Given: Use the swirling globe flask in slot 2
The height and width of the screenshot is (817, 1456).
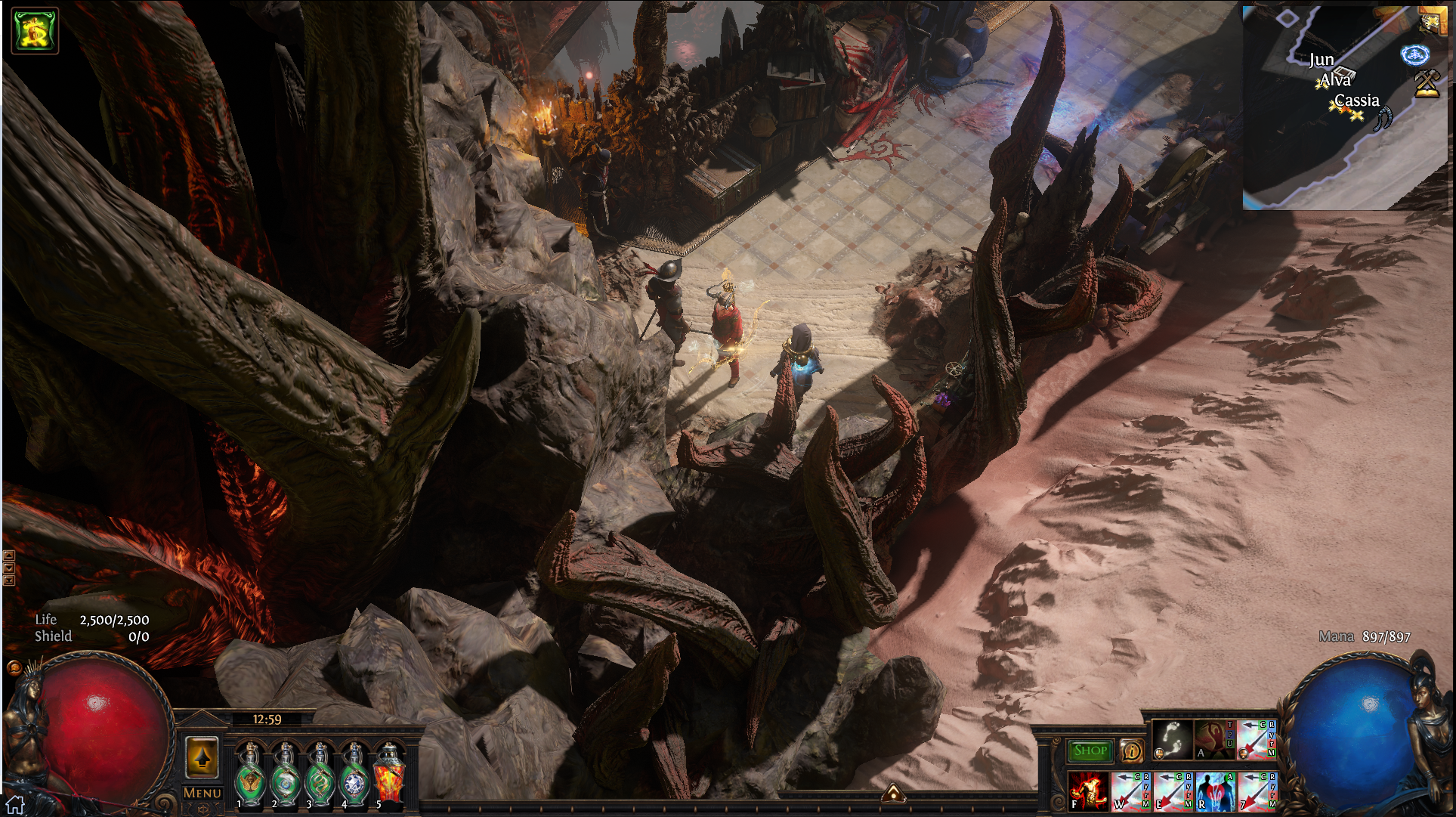Looking at the screenshot, I should 285,774.
